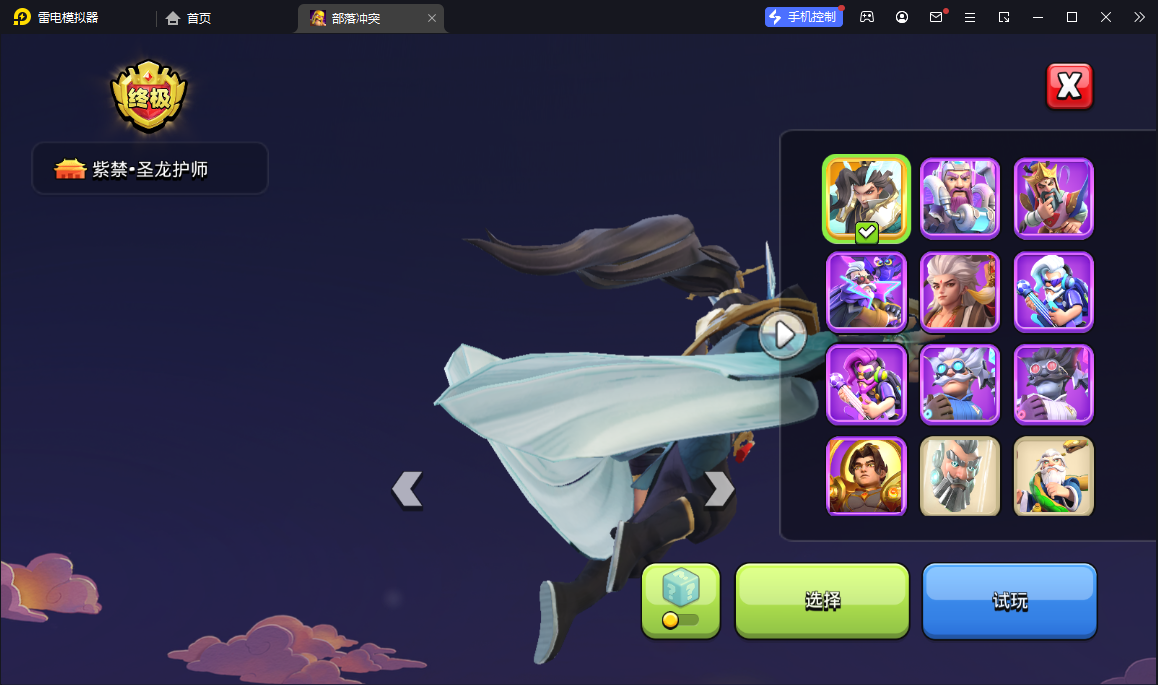Screen dimensions: 1158x685
Task: Click the green 选择 button
Action: 822,600
